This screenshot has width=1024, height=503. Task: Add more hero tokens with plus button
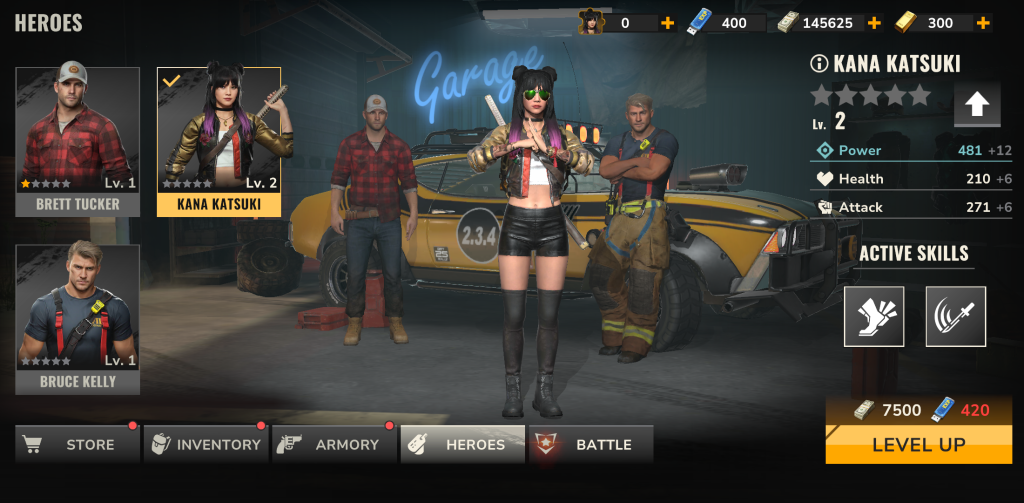[x=667, y=23]
